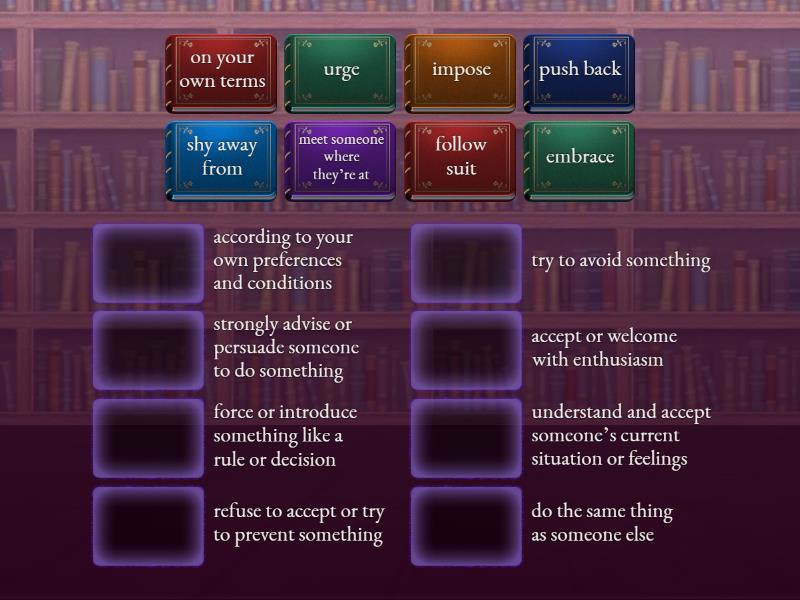Screen dimensions: 800x600
Task: Click the slot beside 'refuse to accept'
Action: 148,526
